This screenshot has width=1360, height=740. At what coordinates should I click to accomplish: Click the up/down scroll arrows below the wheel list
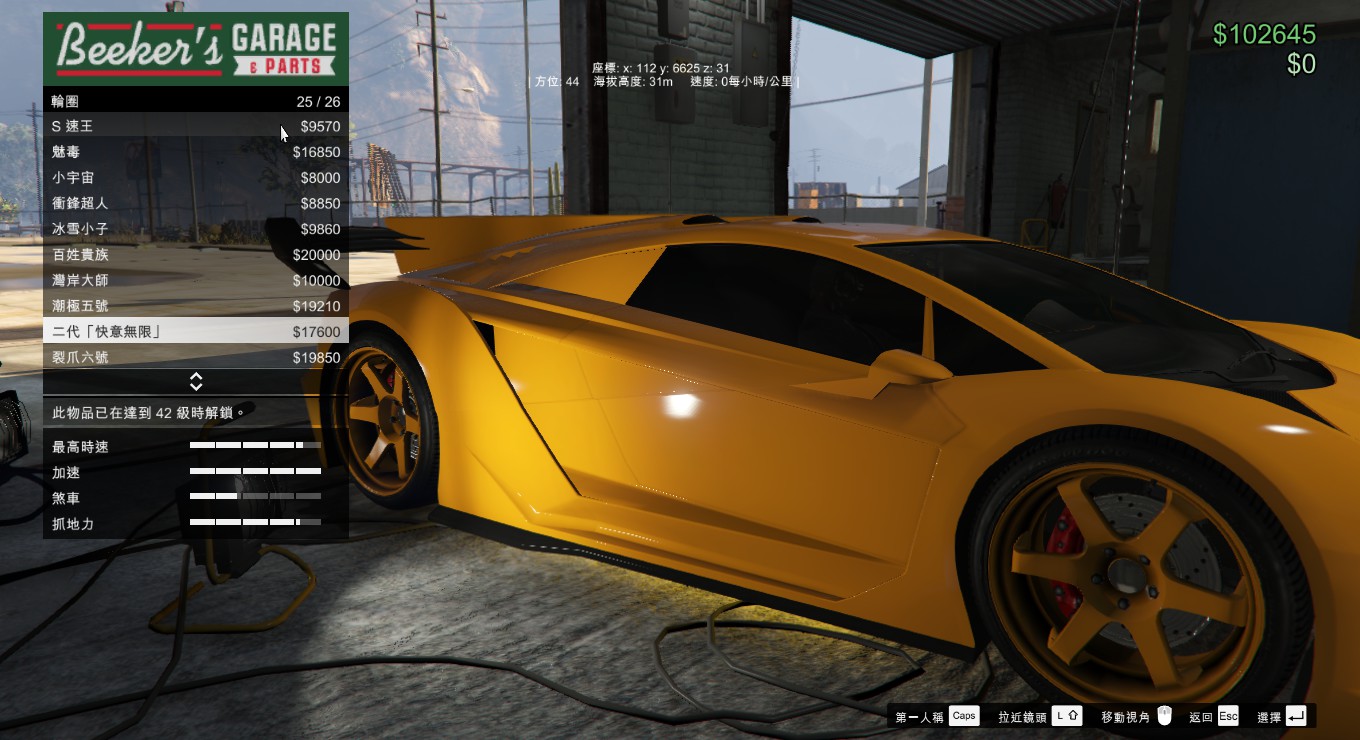point(196,382)
